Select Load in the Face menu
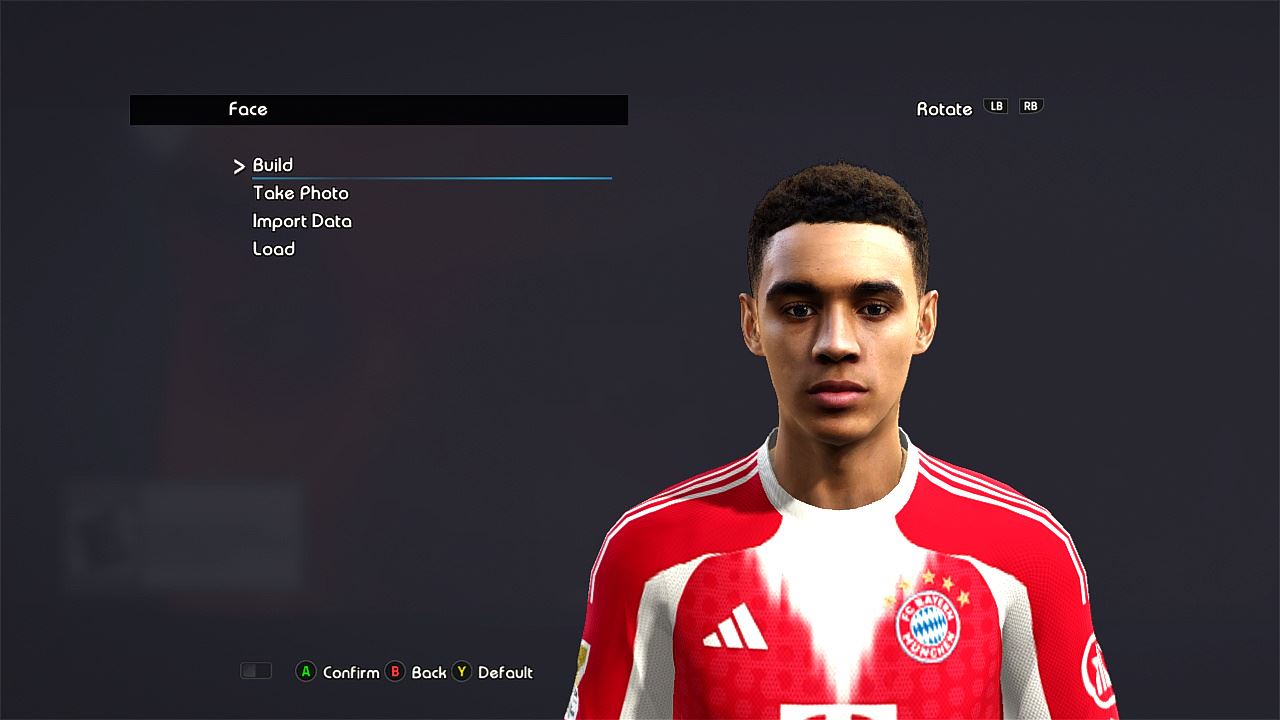The width and height of the screenshot is (1280, 720). coord(274,249)
